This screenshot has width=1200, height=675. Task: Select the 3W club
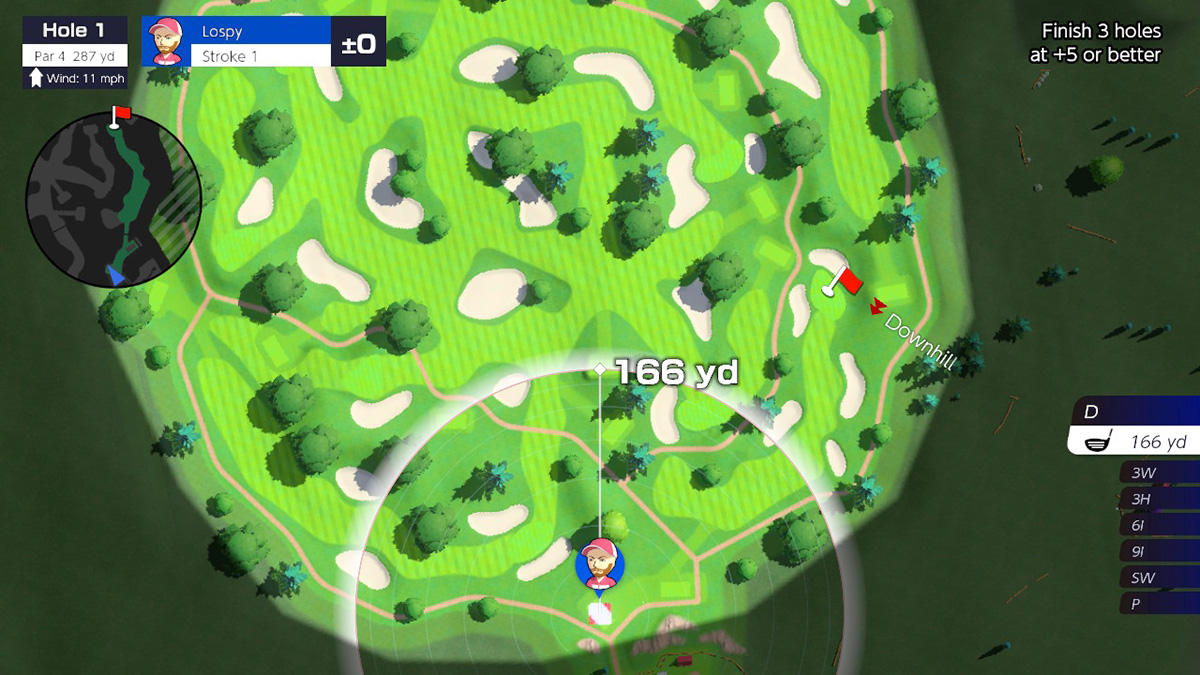tap(1158, 472)
